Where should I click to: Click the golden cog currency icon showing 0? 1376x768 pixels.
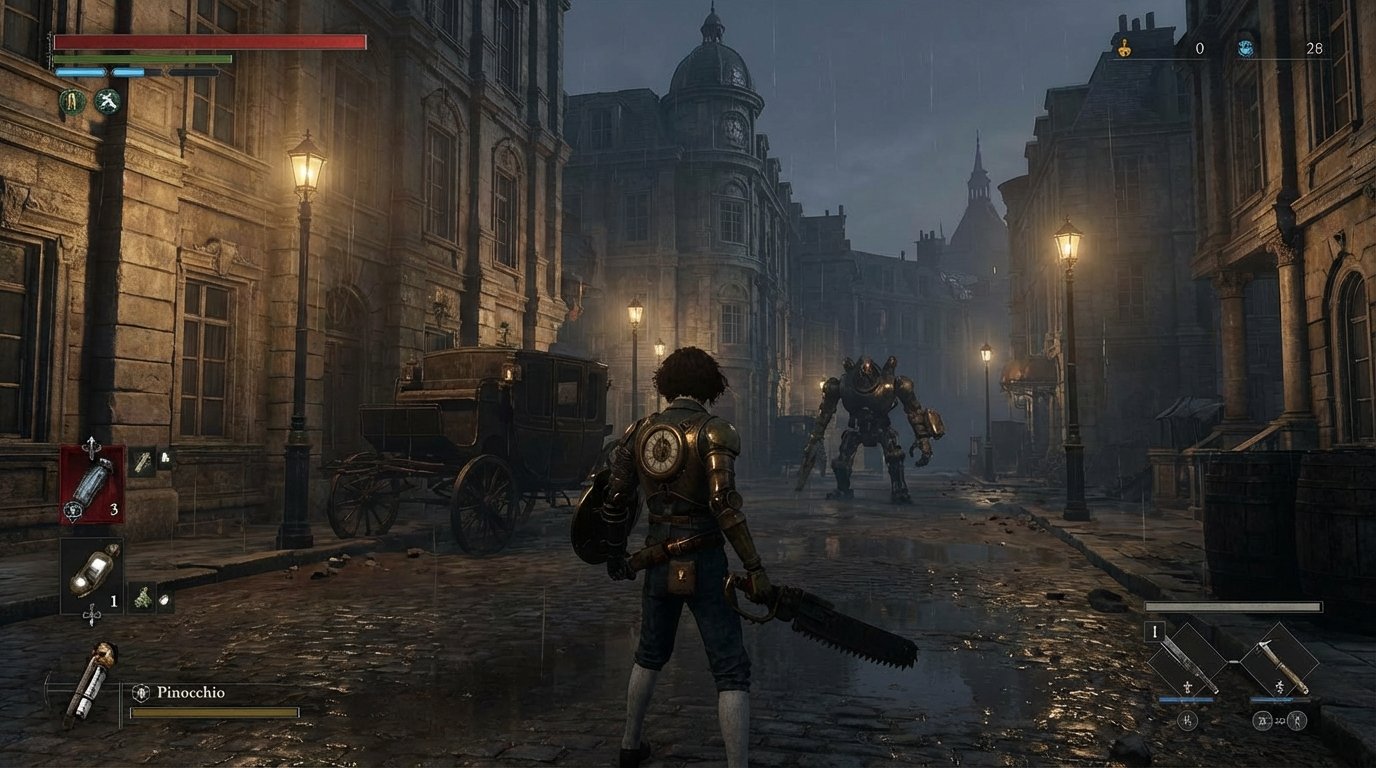(1126, 47)
